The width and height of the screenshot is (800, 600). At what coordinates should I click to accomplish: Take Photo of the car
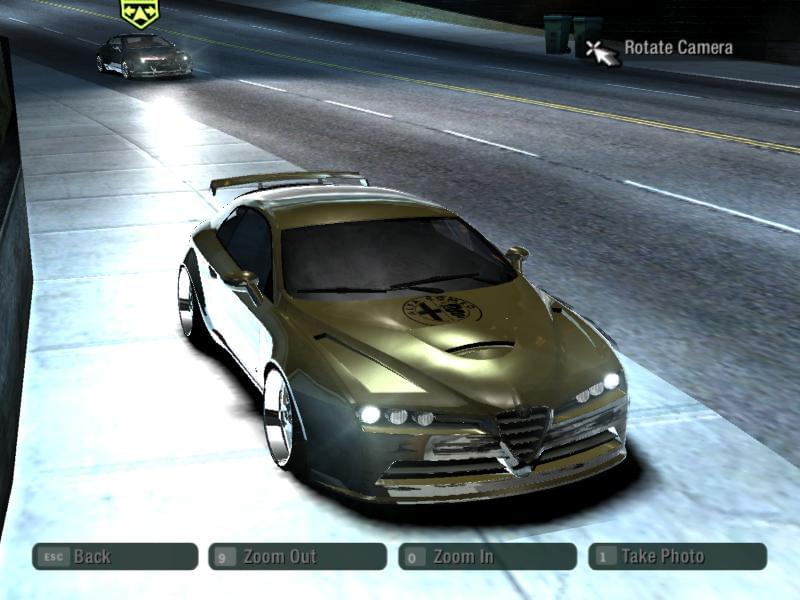(x=677, y=556)
